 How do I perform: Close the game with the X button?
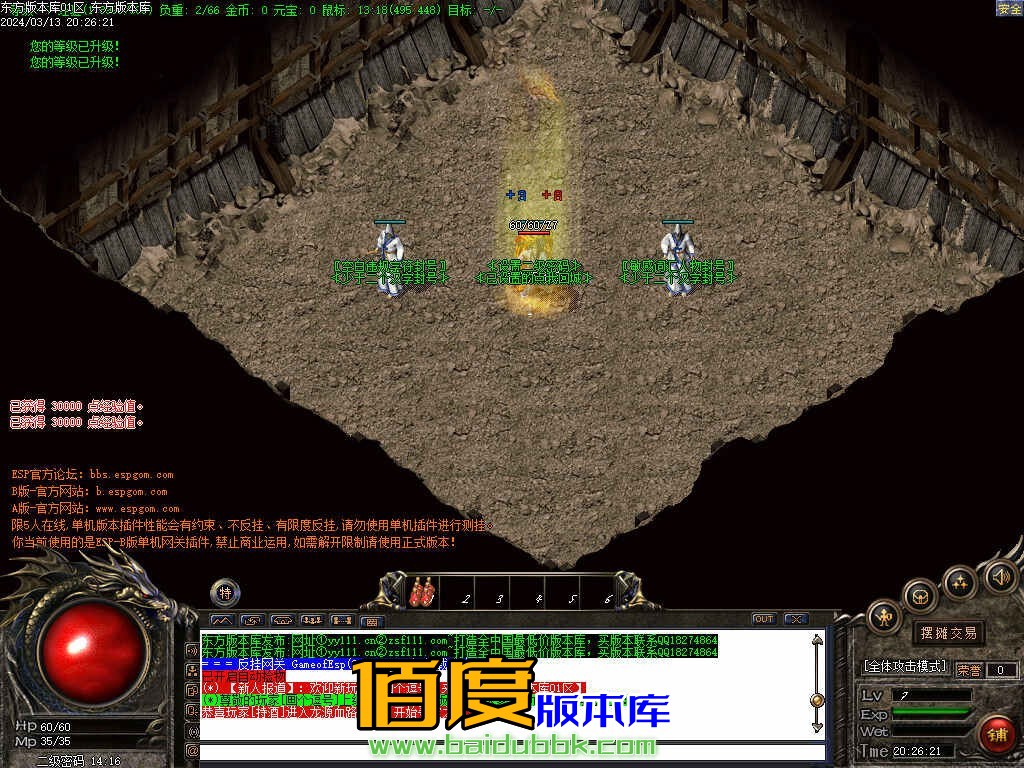(x=795, y=619)
